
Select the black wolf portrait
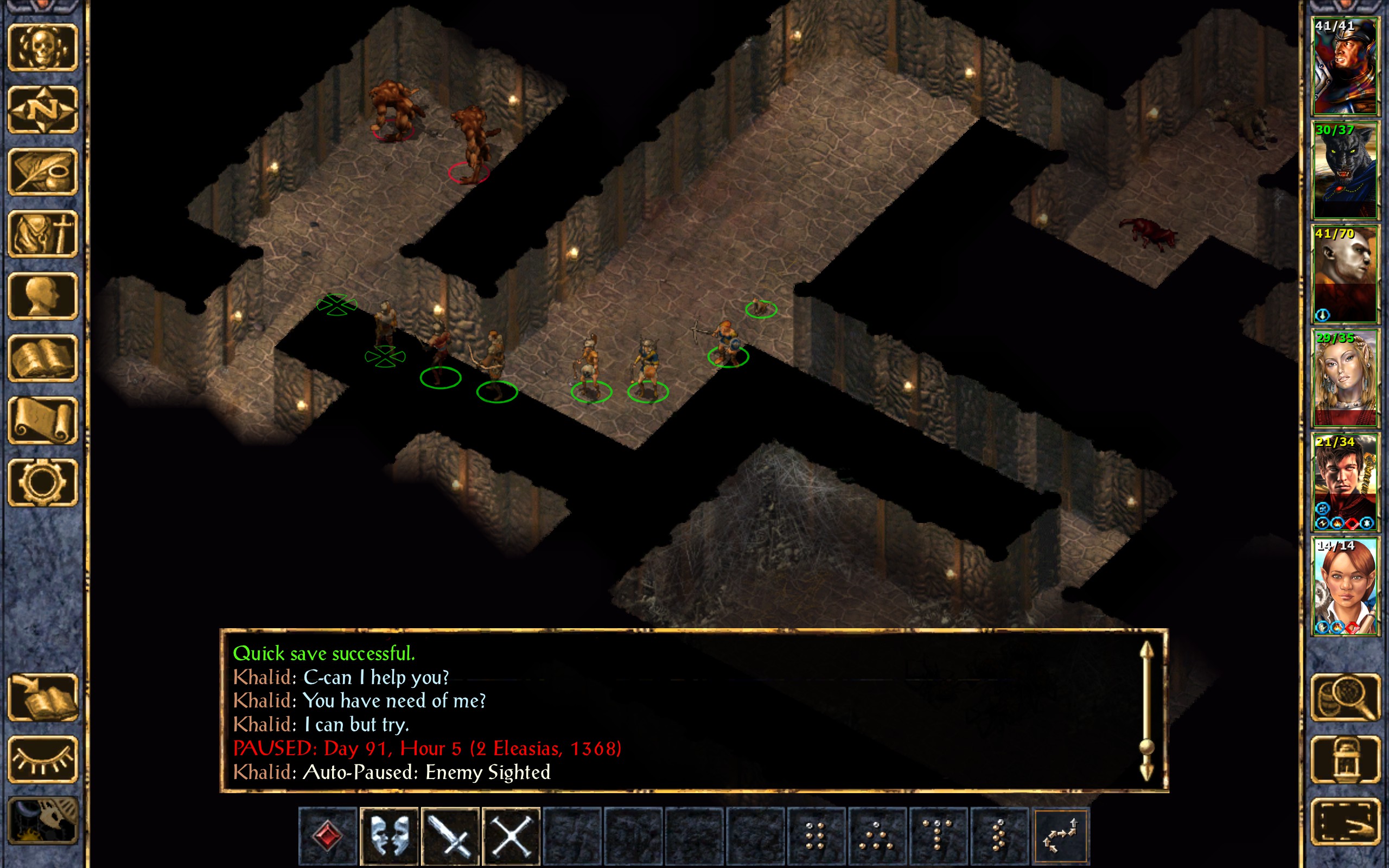click(1345, 170)
